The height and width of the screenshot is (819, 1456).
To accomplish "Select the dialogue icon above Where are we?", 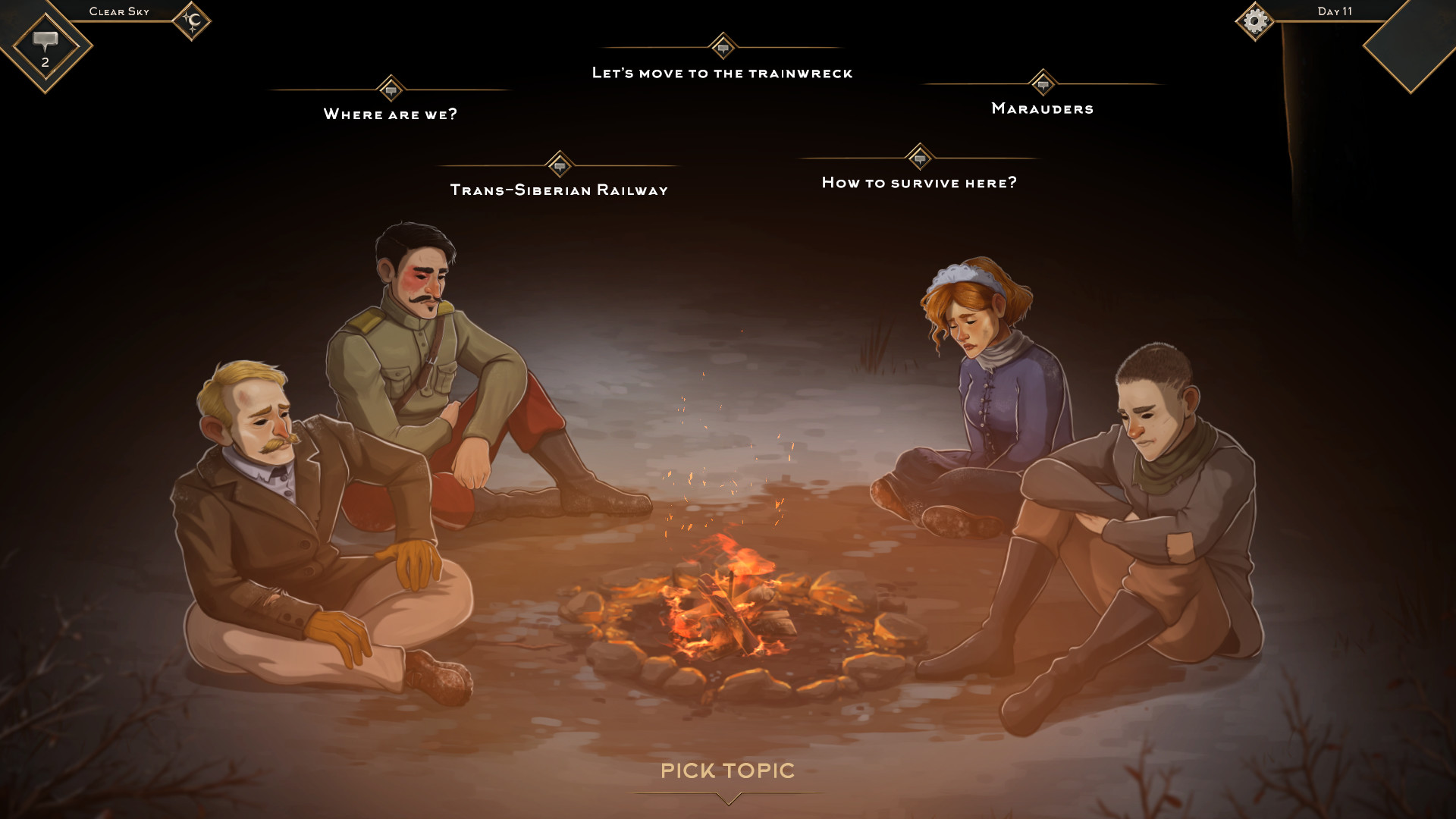I will pos(391,89).
